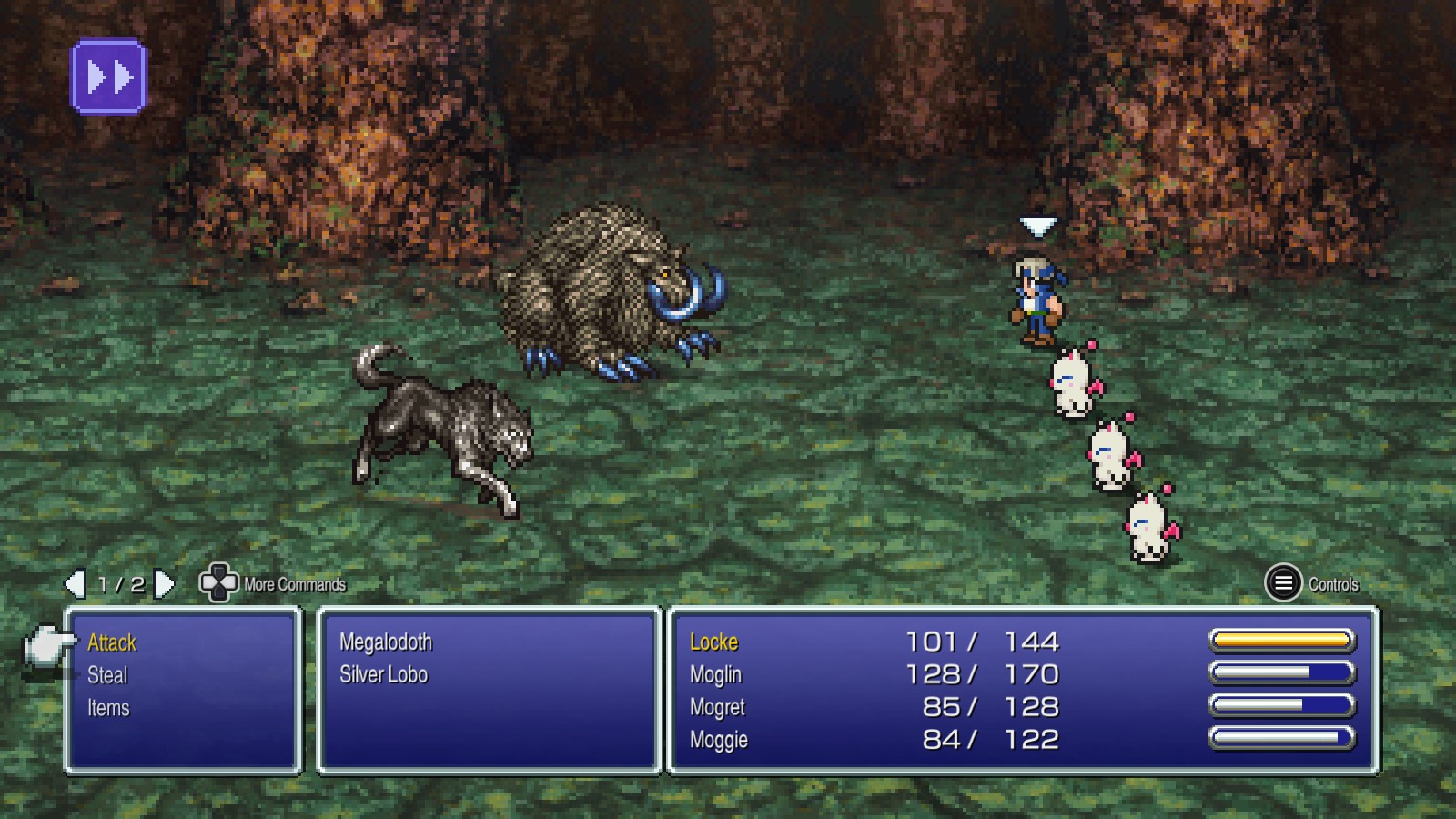Choose the Steal command

point(107,675)
